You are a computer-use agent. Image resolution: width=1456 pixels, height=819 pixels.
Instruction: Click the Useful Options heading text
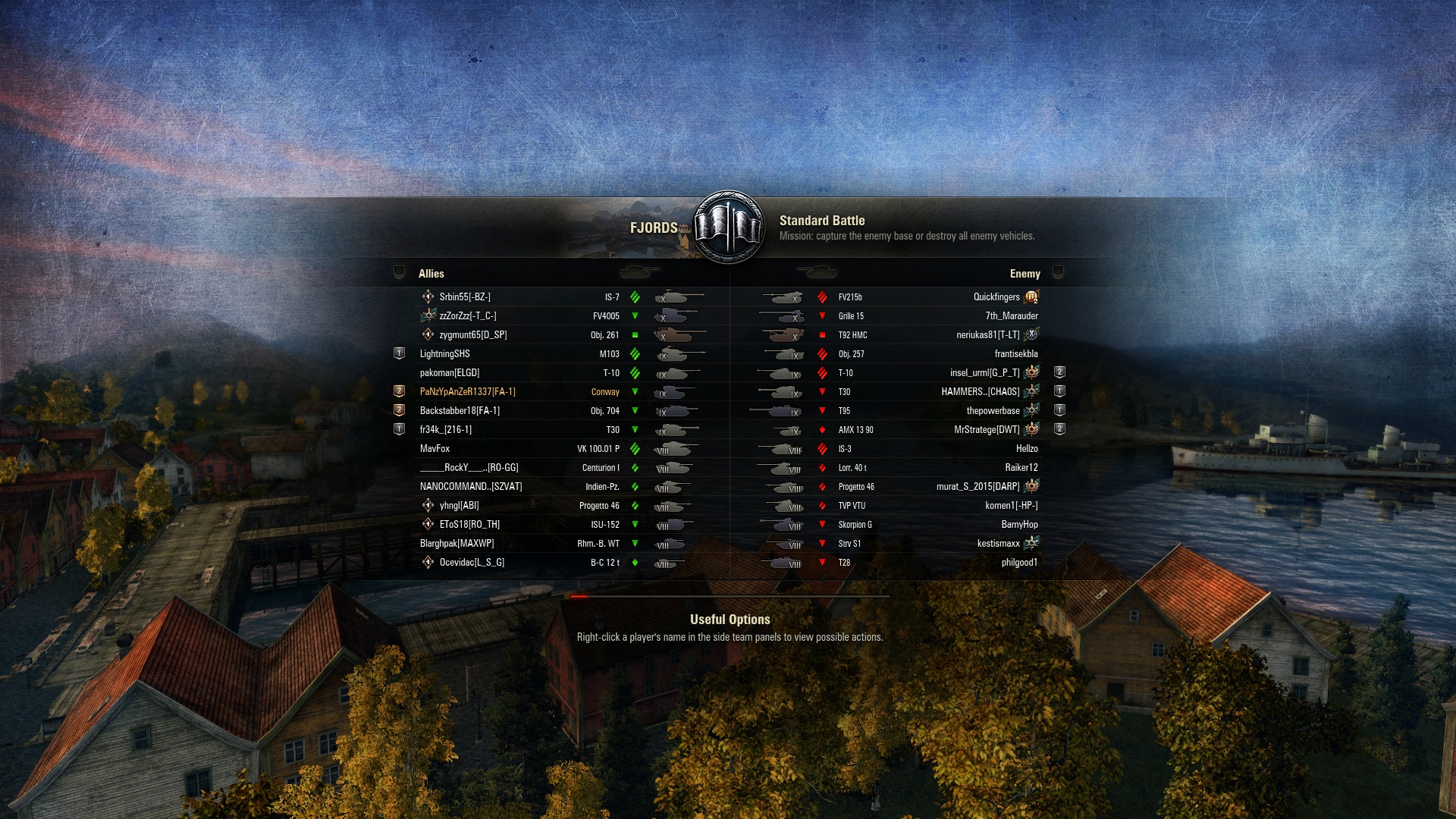[728, 620]
